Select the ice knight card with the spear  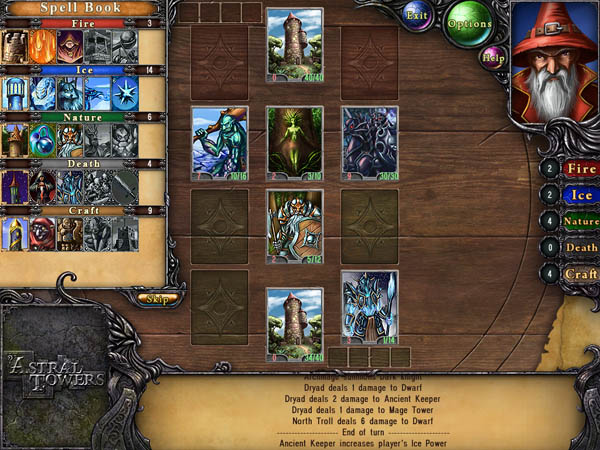click(369, 306)
